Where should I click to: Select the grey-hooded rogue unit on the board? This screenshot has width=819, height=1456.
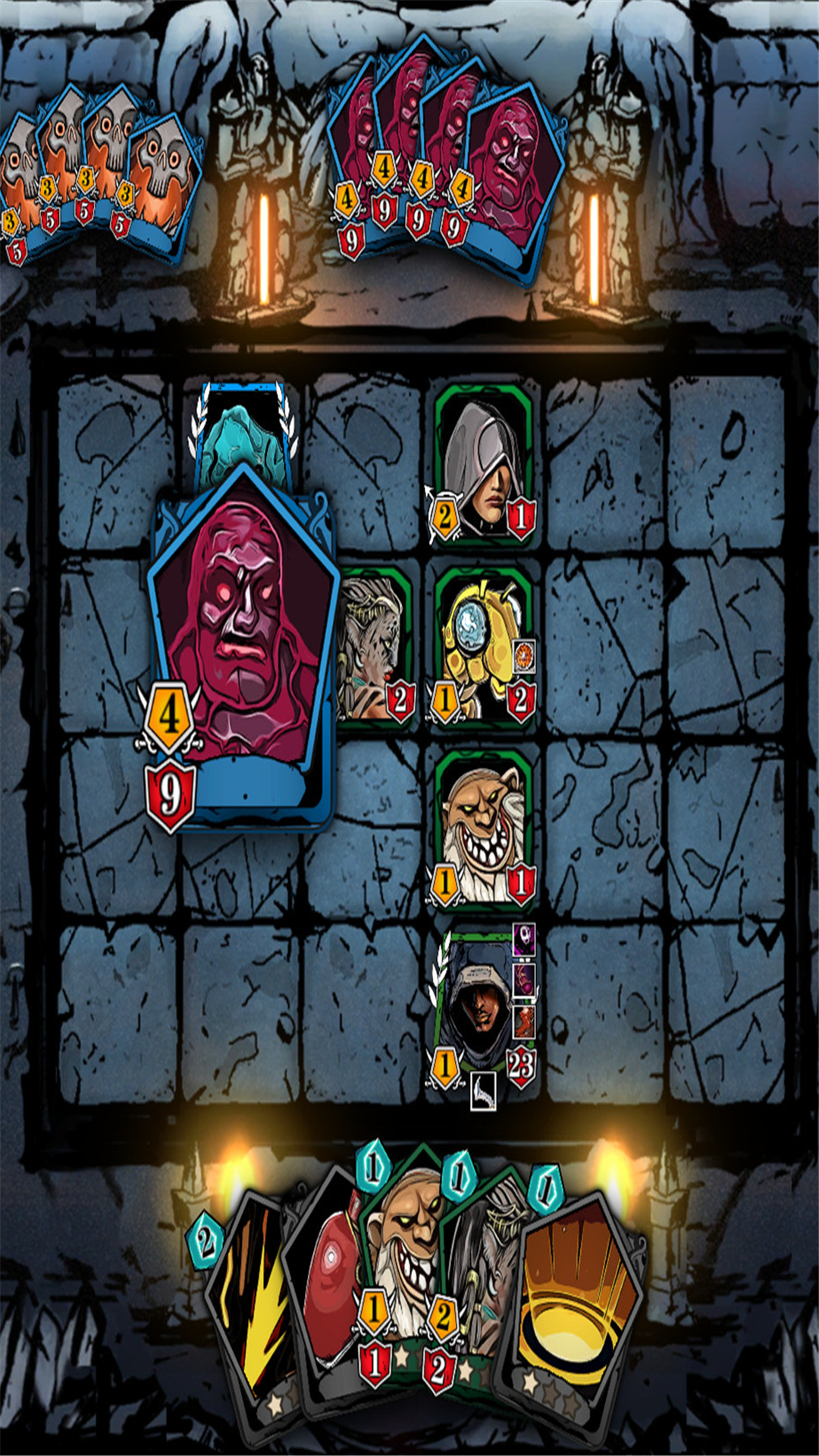tap(483, 463)
